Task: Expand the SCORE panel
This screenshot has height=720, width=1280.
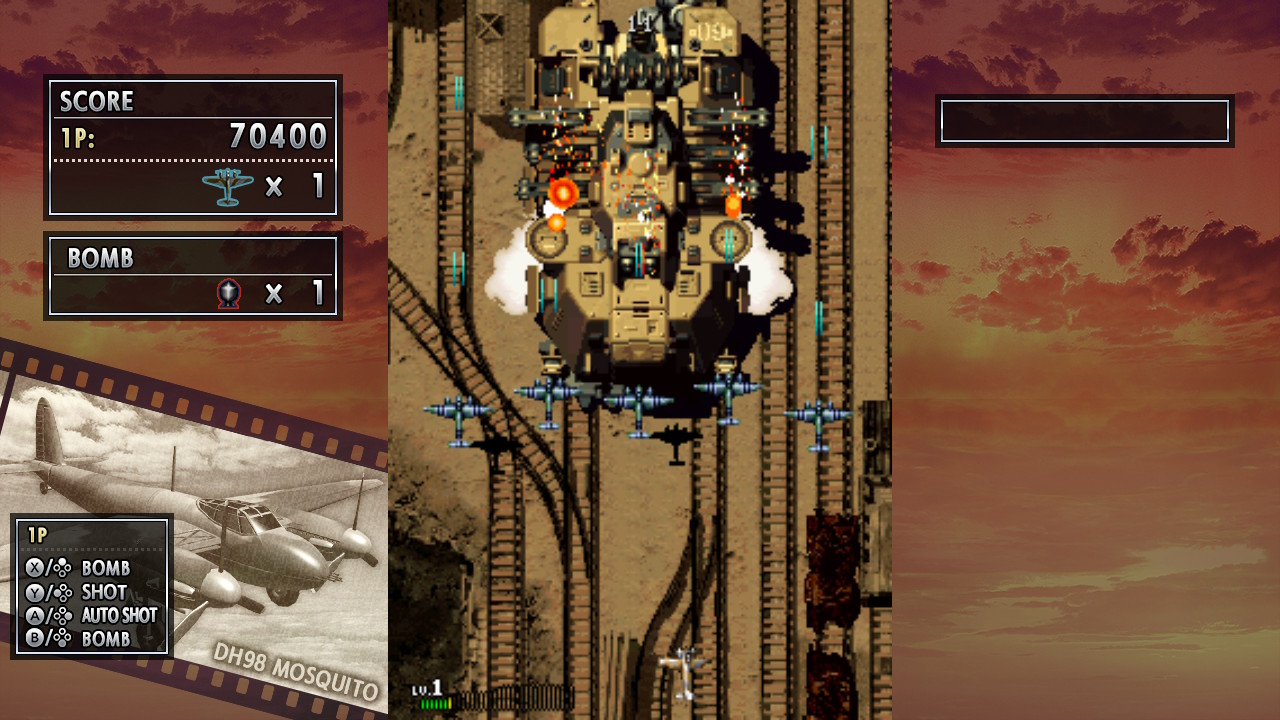Action: point(193,150)
